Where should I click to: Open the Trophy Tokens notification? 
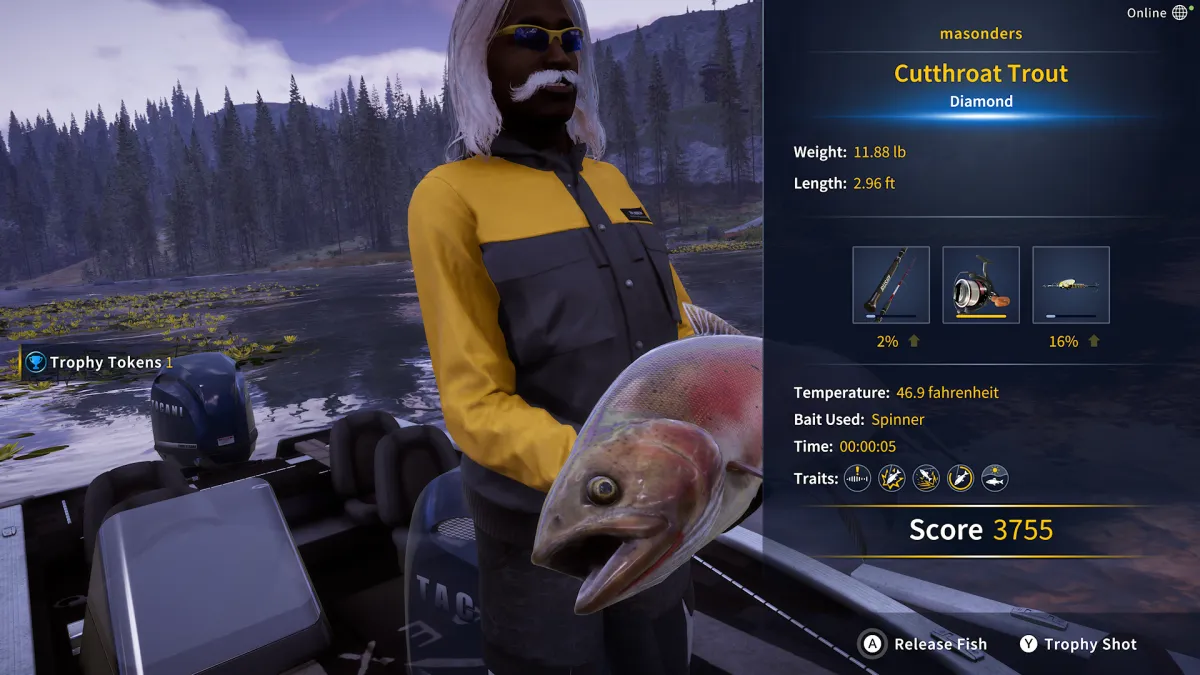coord(98,362)
